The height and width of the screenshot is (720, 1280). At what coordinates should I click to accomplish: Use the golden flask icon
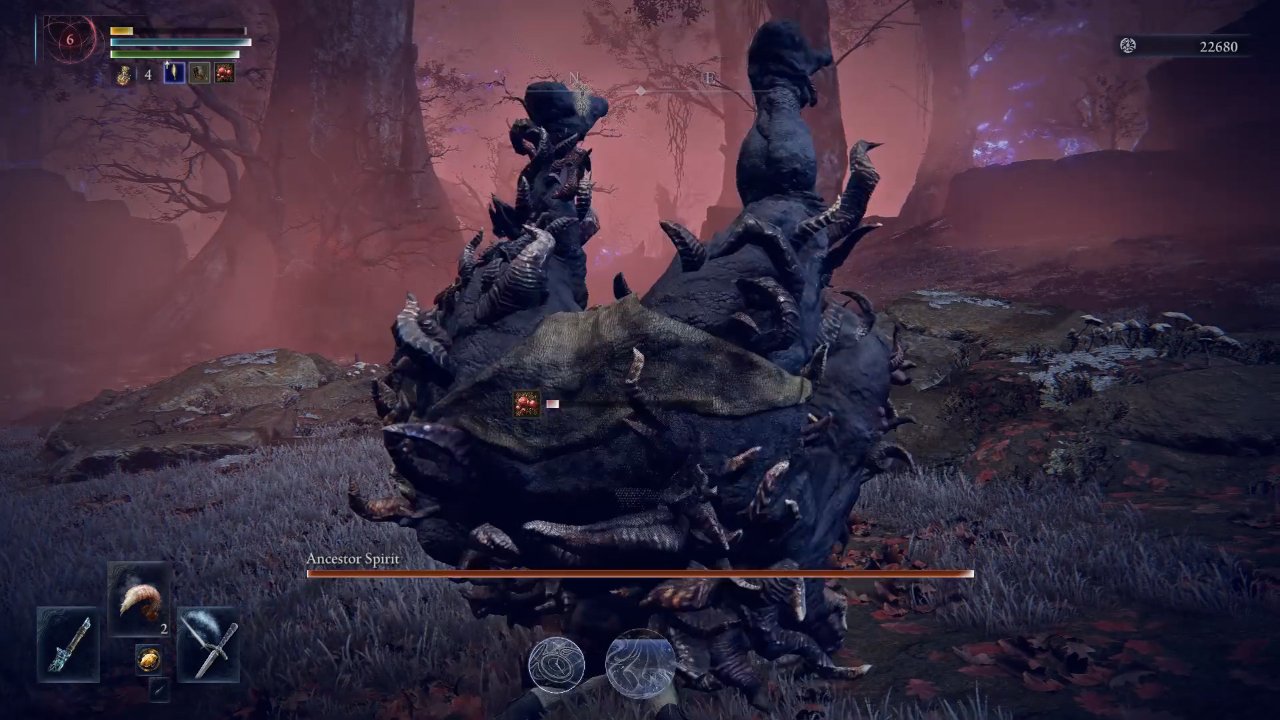coord(123,74)
